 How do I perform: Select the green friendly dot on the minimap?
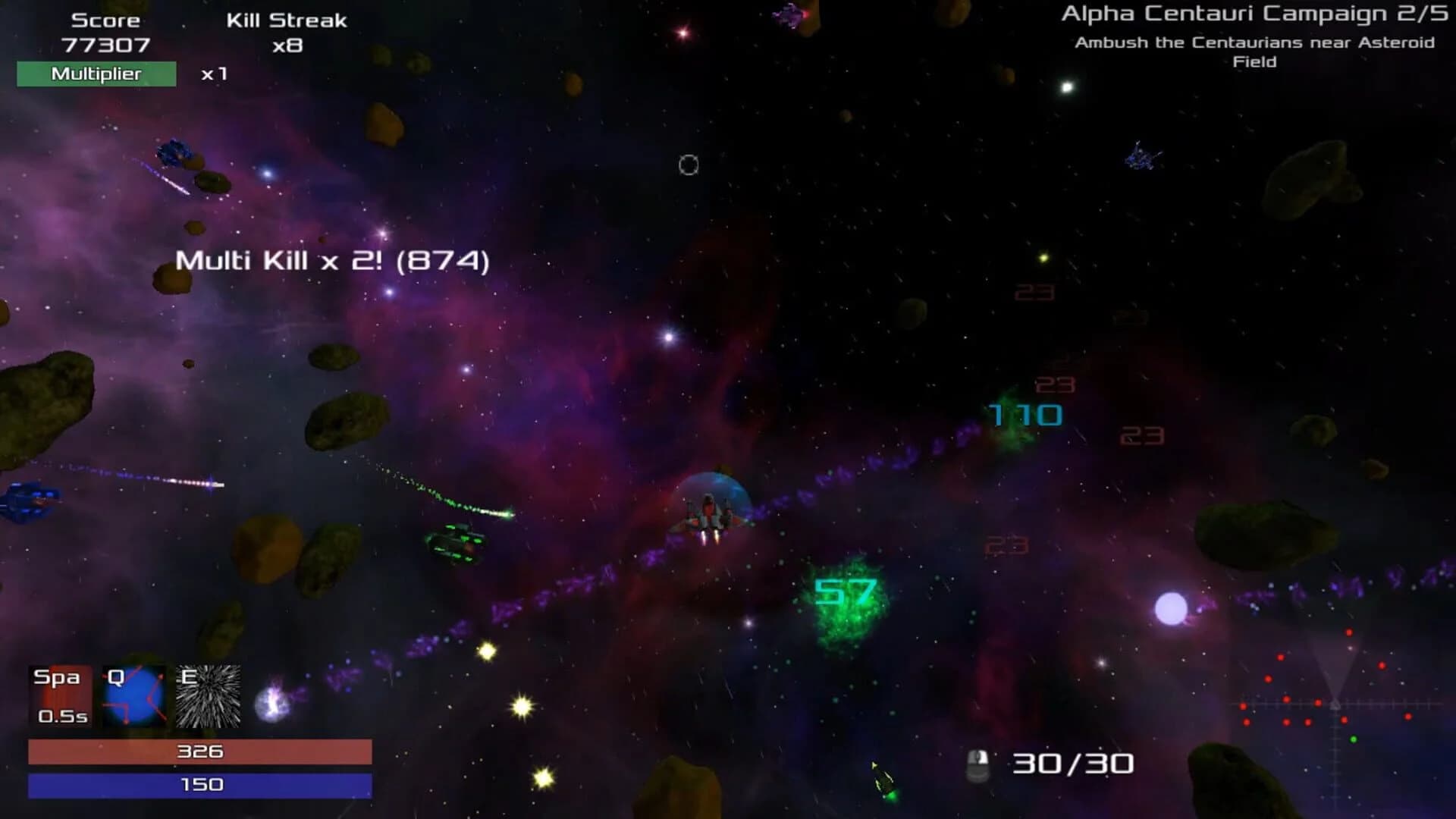pos(1353,739)
